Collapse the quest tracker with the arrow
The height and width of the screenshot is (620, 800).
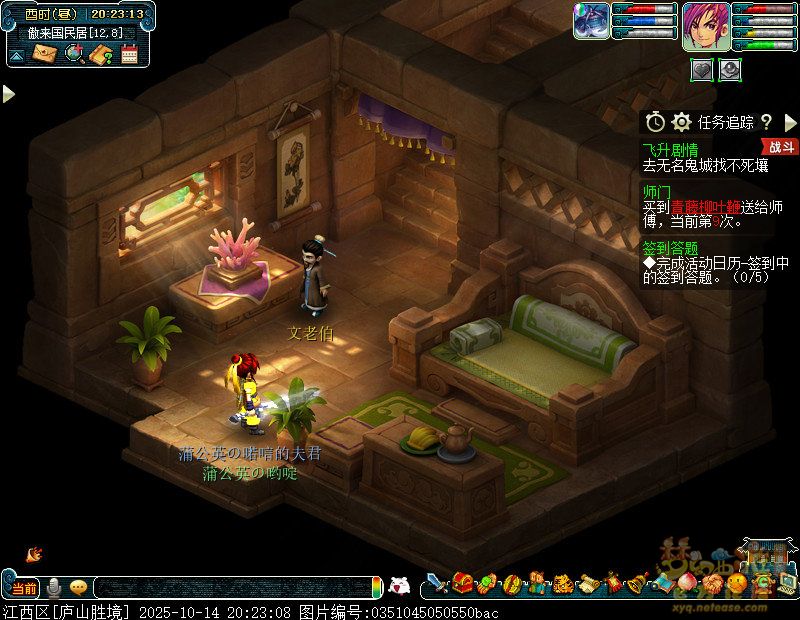(x=790, y=122)
